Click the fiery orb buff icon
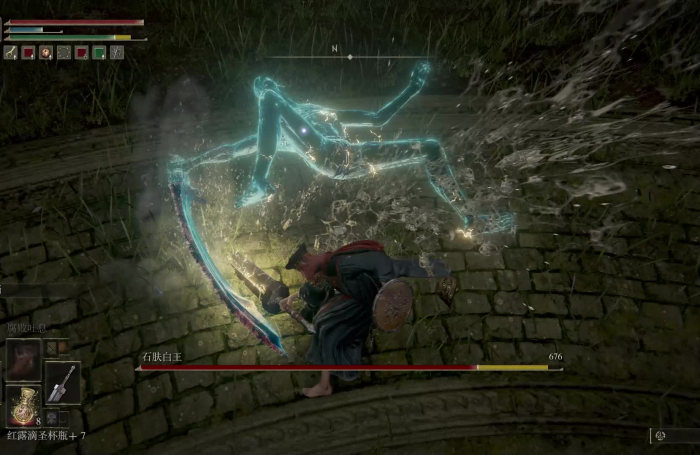The width and height of the screenshot is (700, 455). click(x=46, y=52)
